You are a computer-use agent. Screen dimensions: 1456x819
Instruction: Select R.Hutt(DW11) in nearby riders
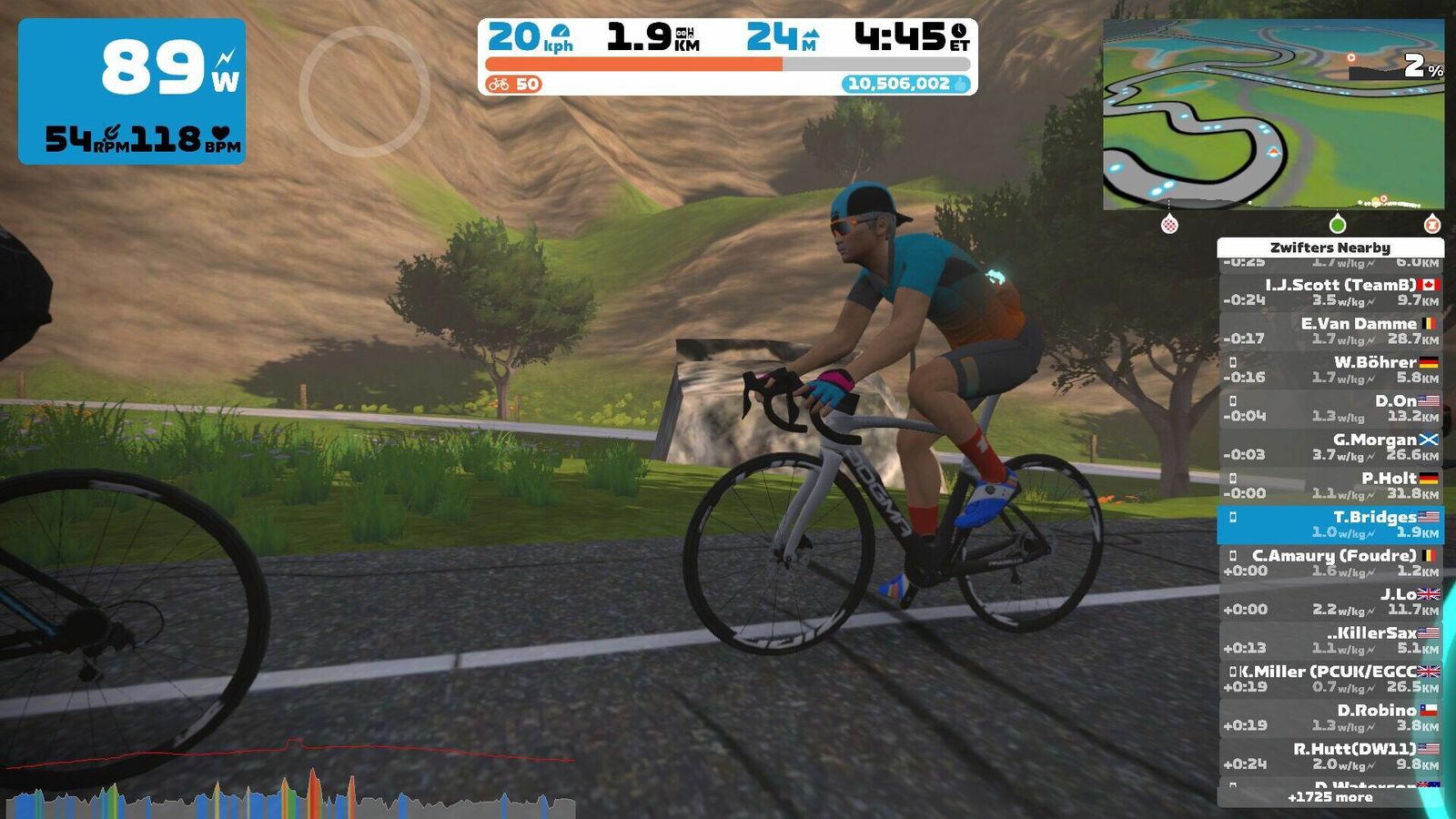[1330, 756]
